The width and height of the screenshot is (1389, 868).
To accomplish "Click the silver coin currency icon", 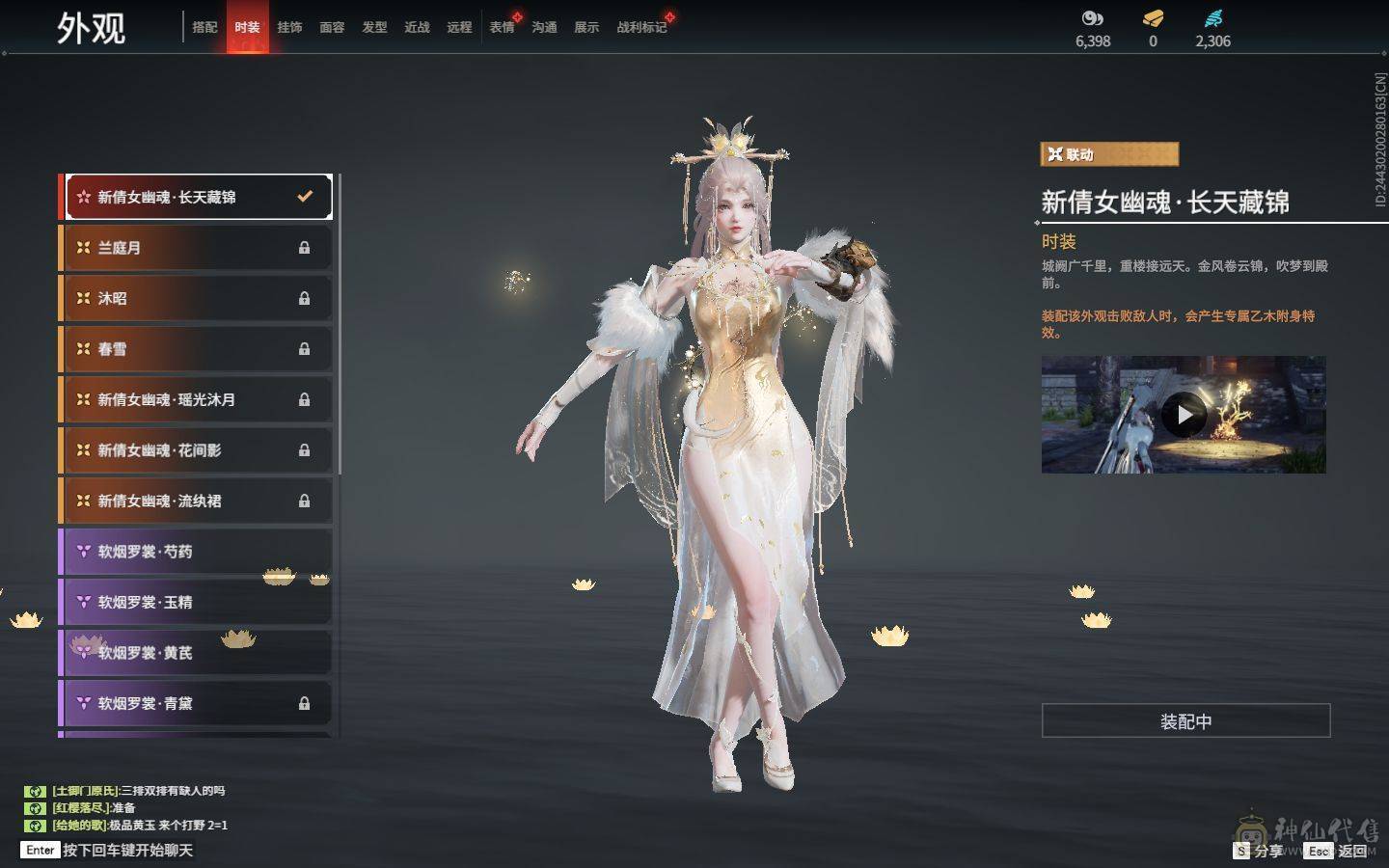I will click(x=1091, y=16).
